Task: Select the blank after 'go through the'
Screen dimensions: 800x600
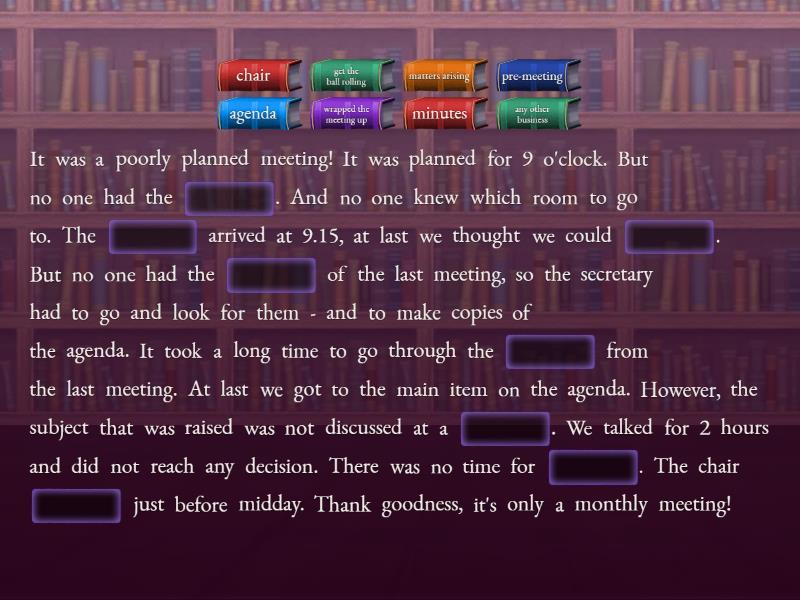Action: coord(551,352)
